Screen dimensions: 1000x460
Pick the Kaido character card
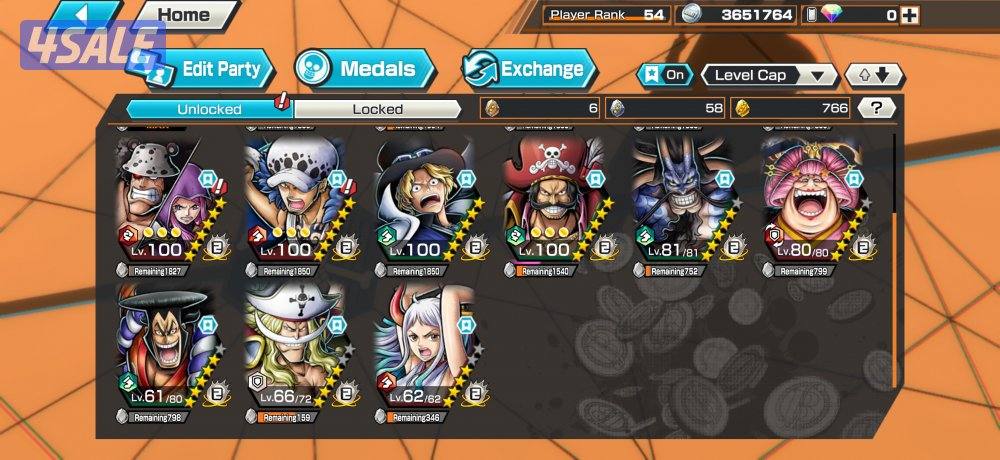click(x=680, y=198)
